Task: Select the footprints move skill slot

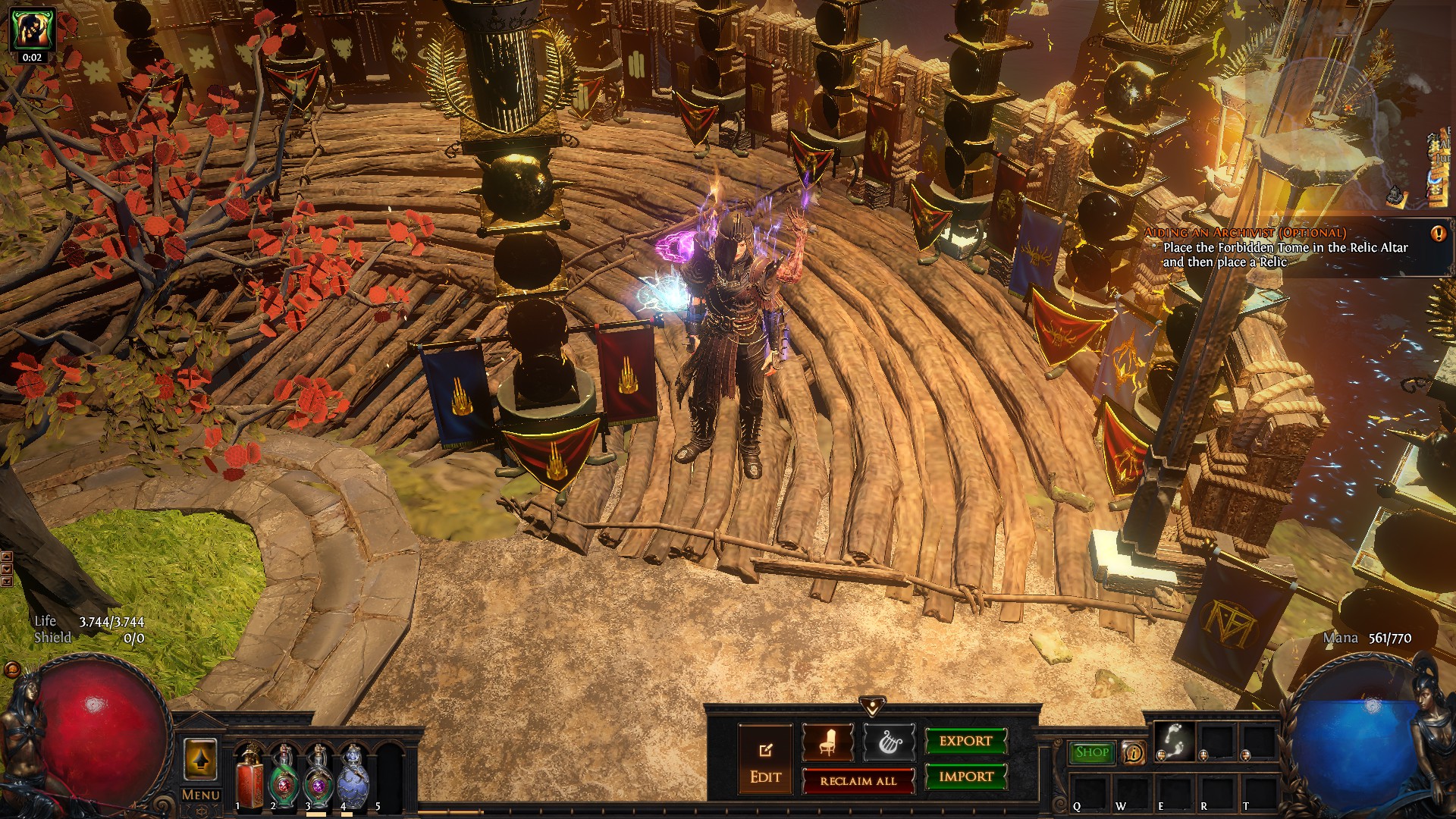Action: click(1174, 739)
